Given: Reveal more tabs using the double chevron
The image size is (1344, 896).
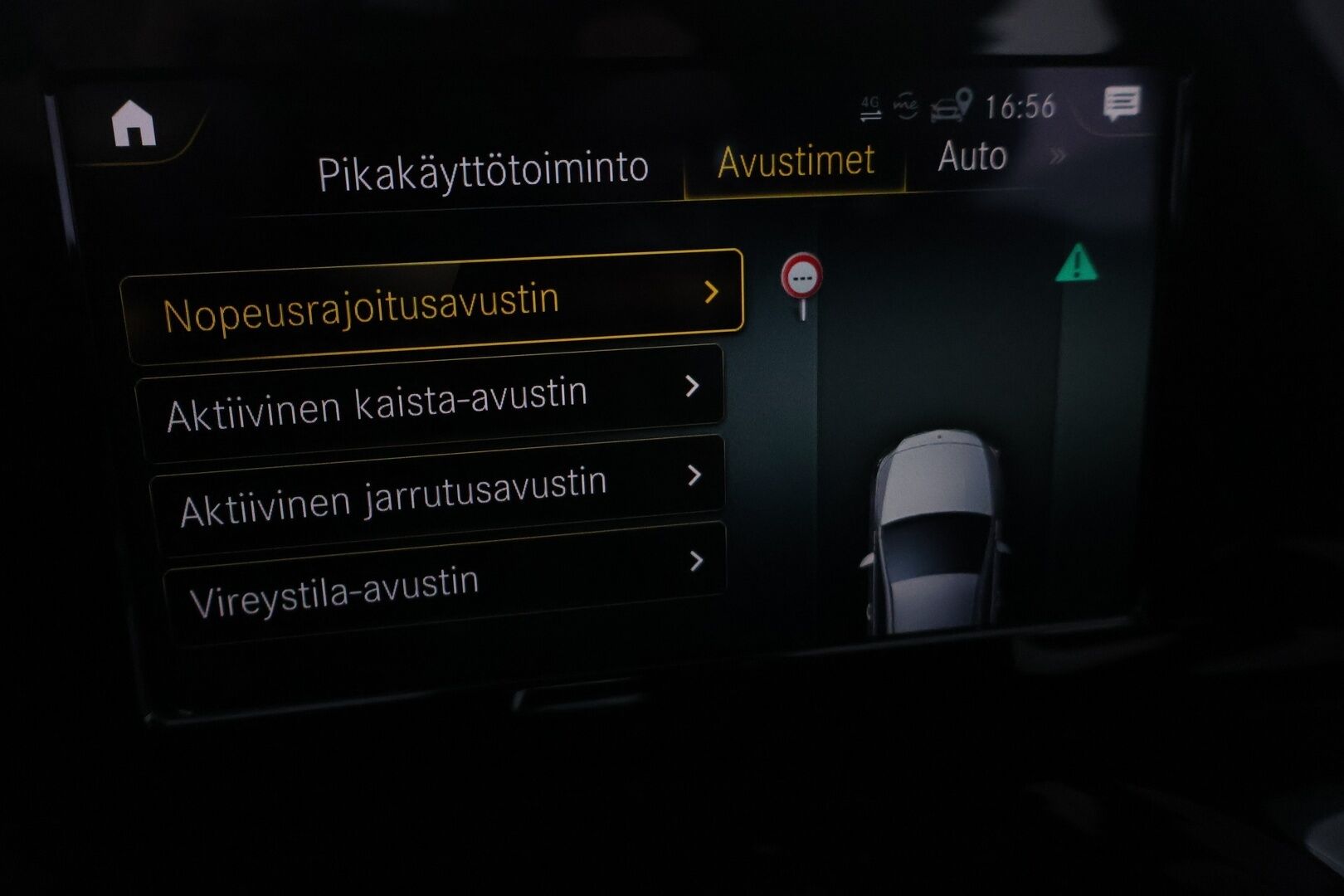Looking at the screenshot, I should [x=1057, y=154].
